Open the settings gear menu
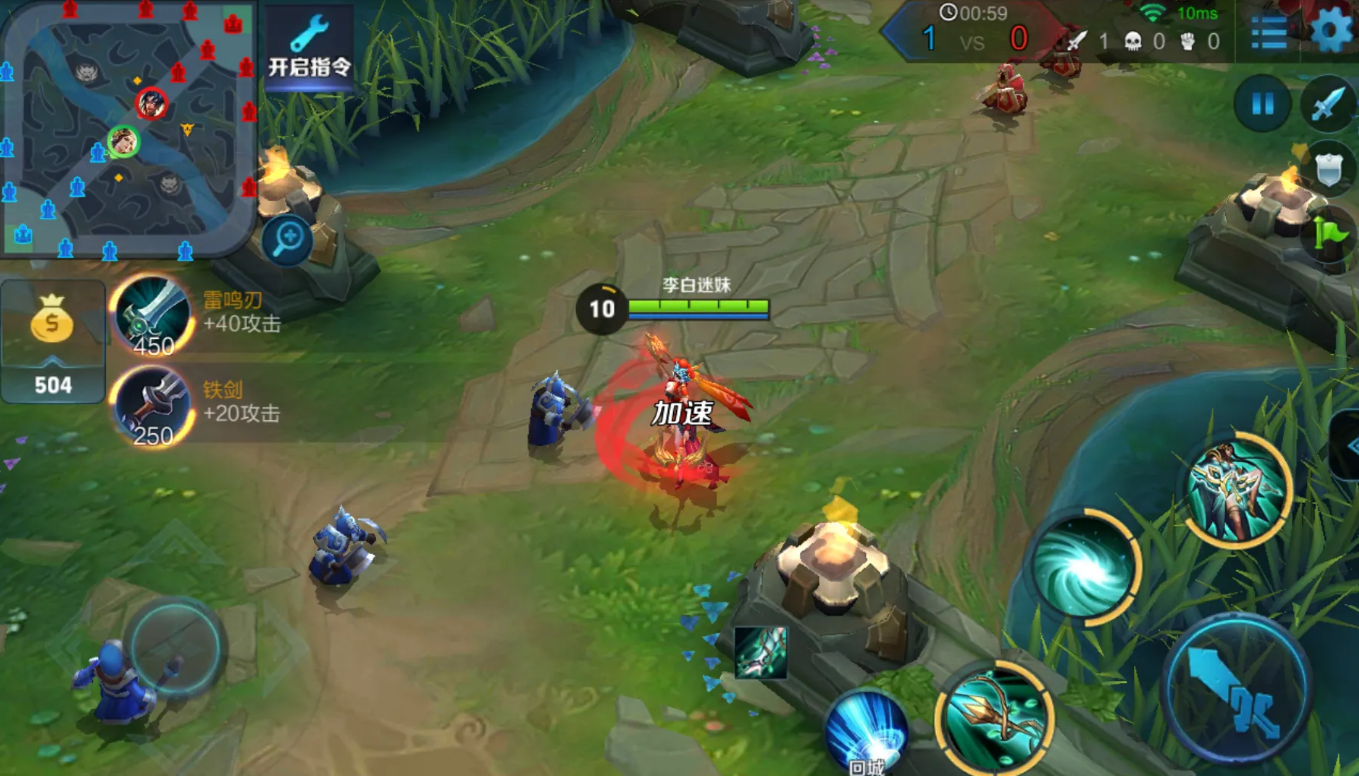The width and height of the screenshot is (1359, 776). (x=1331, y=30)
